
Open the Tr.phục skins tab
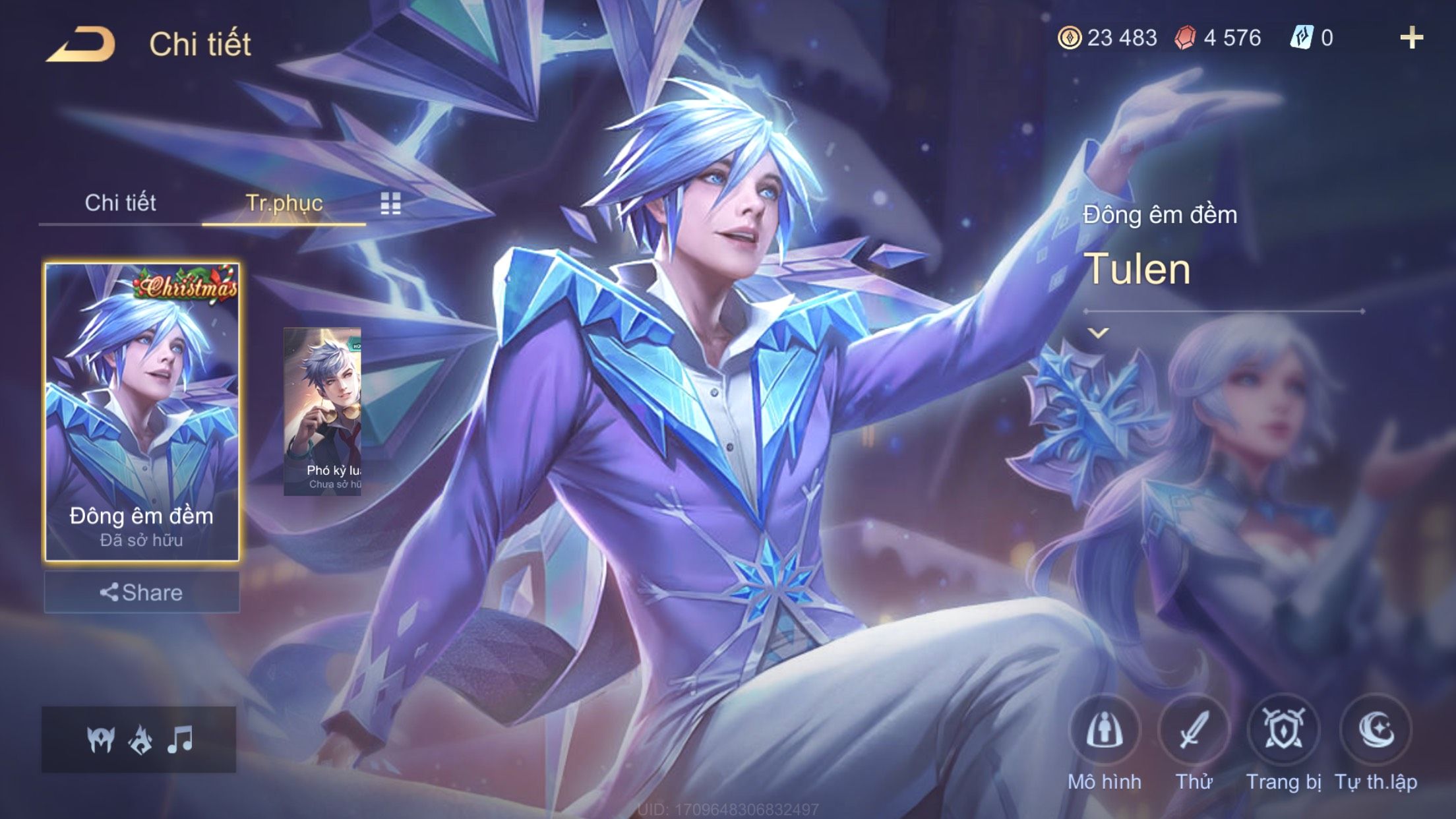(x=284, y=203)
